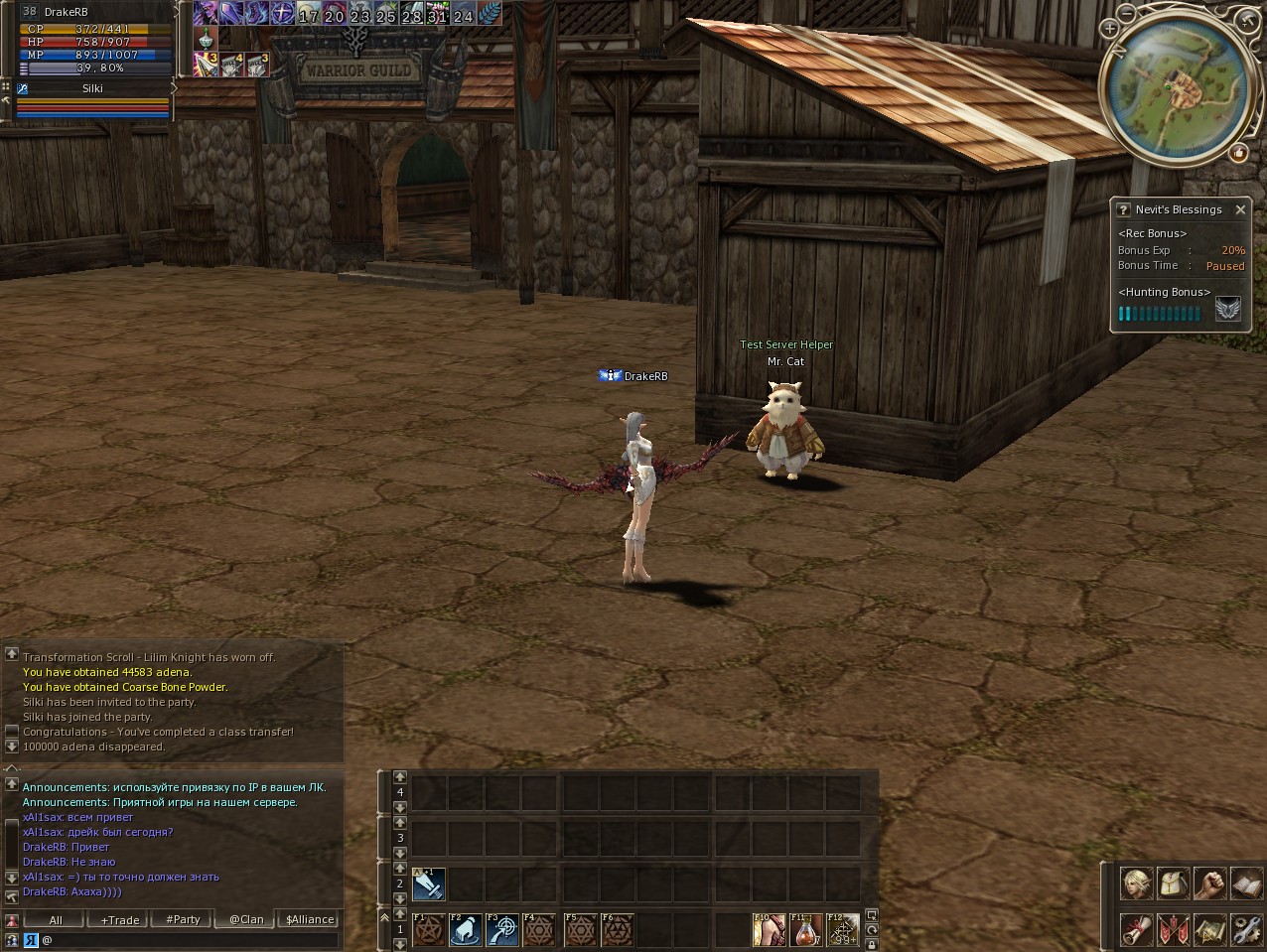Switch to the #Party chat tab
Screen dimensions: 1267x952
point(183,920)
